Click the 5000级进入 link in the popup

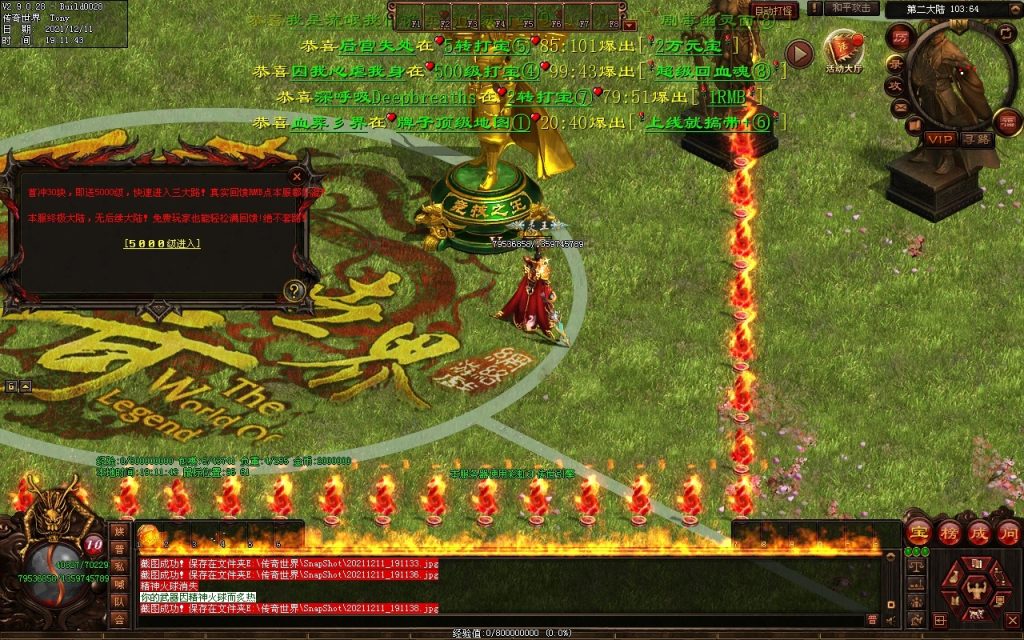(161, 243)
